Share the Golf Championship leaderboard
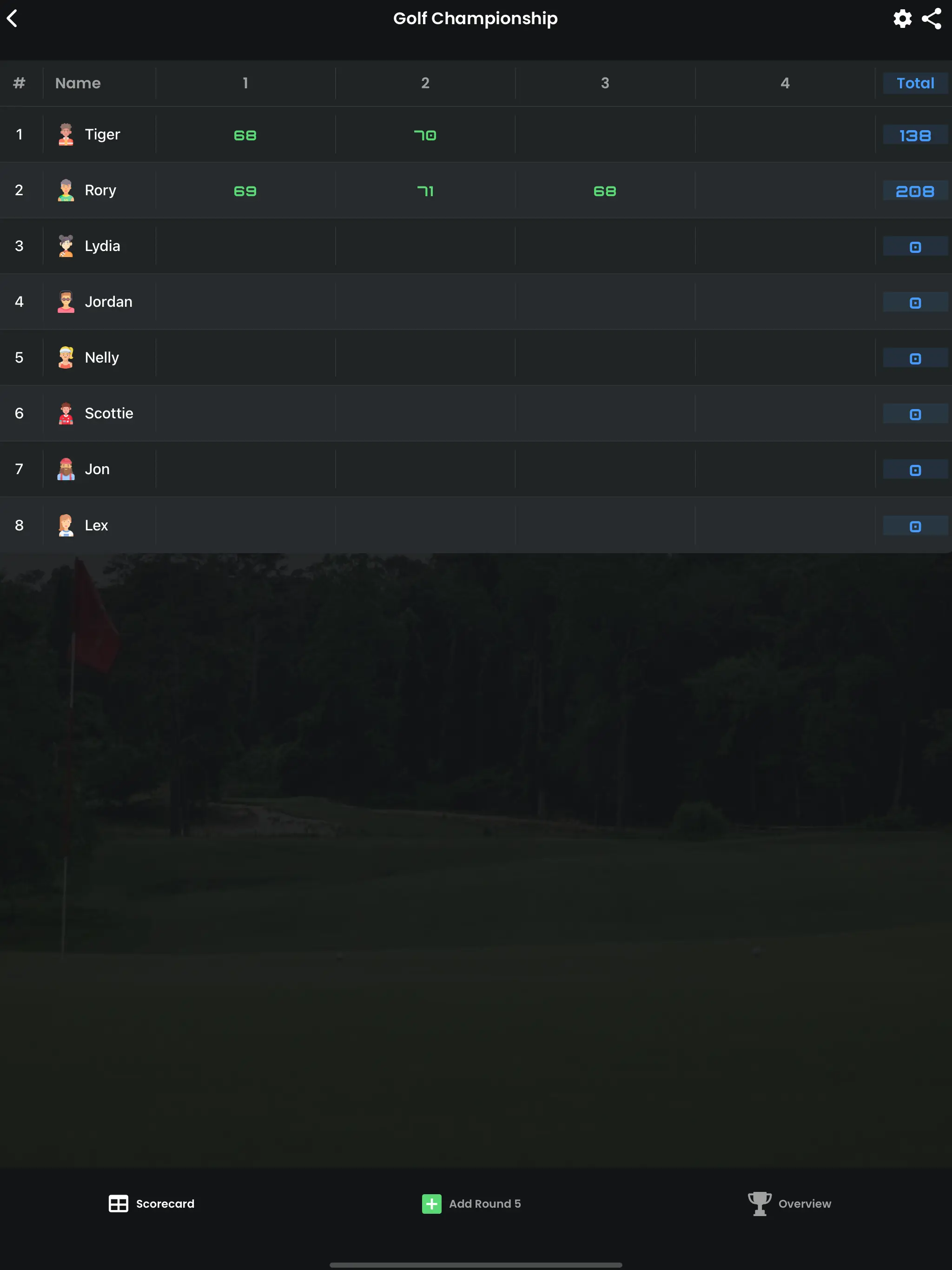Viewport: 952px width, 1270px height. 932,19
